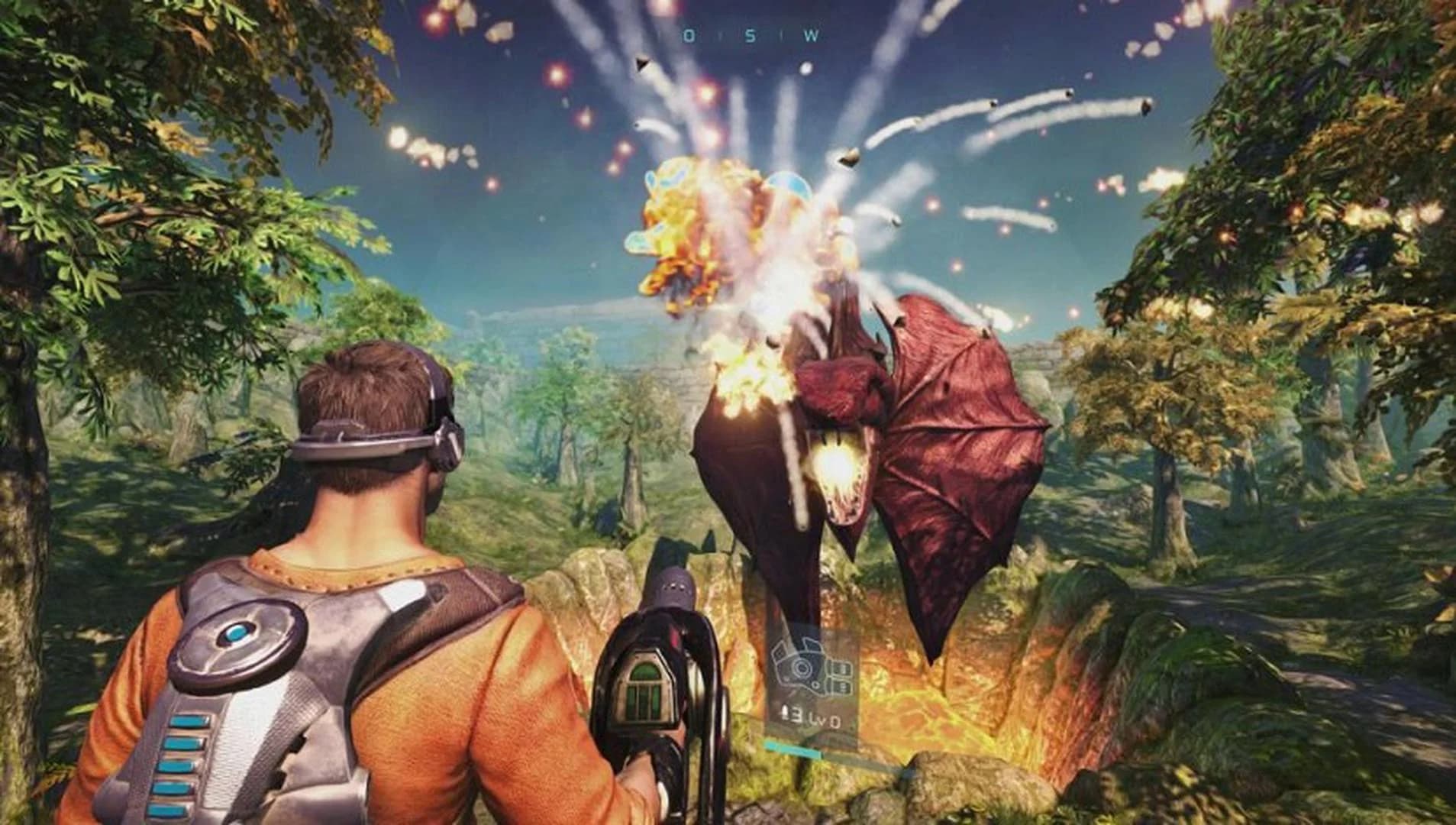Image resolution: width=1456 pixels, height=825 pixels.
Task: Click the W marker on the compass
Action: [811, 34]
